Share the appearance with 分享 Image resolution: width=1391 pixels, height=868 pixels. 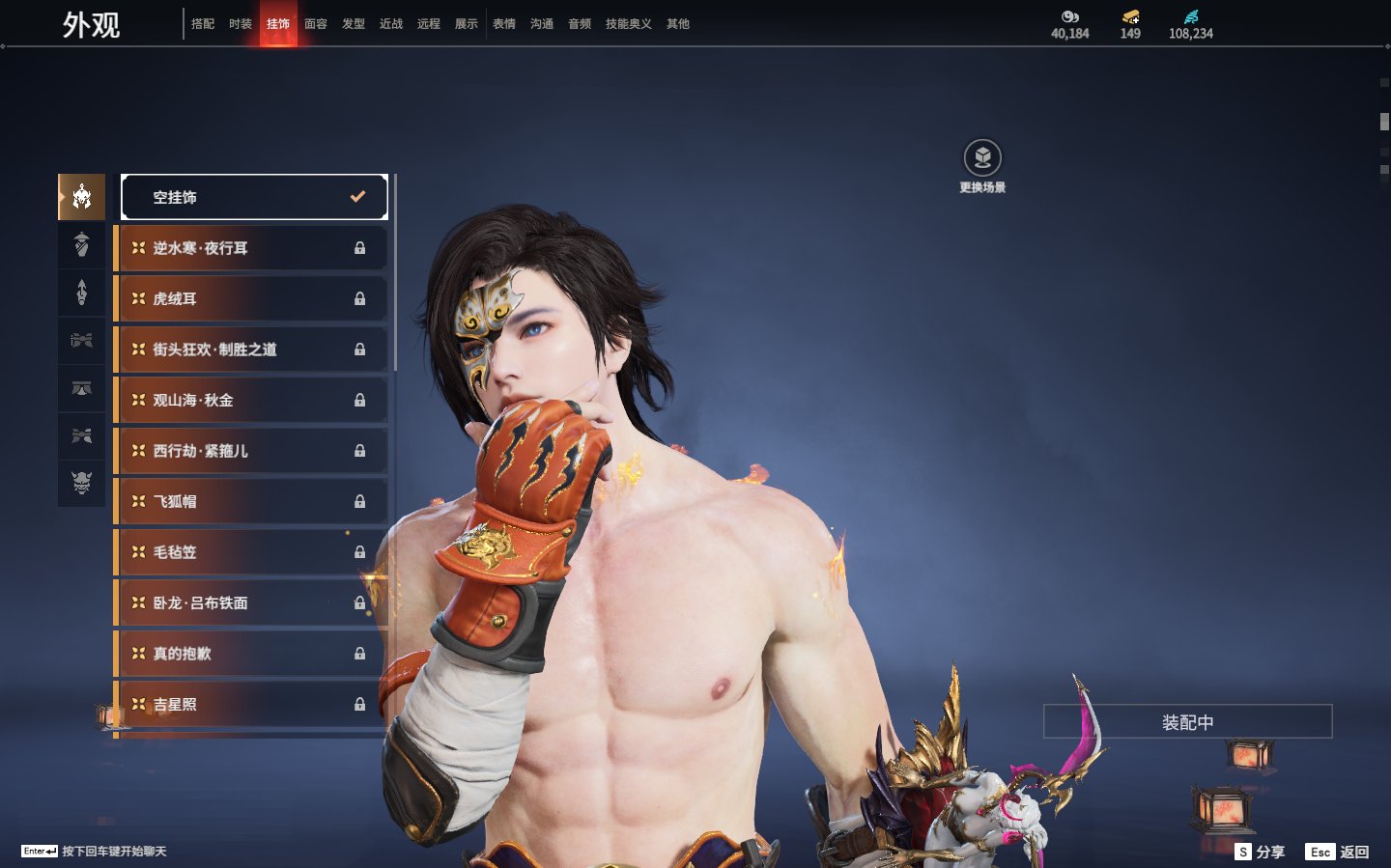click(x=1261, y=852)
